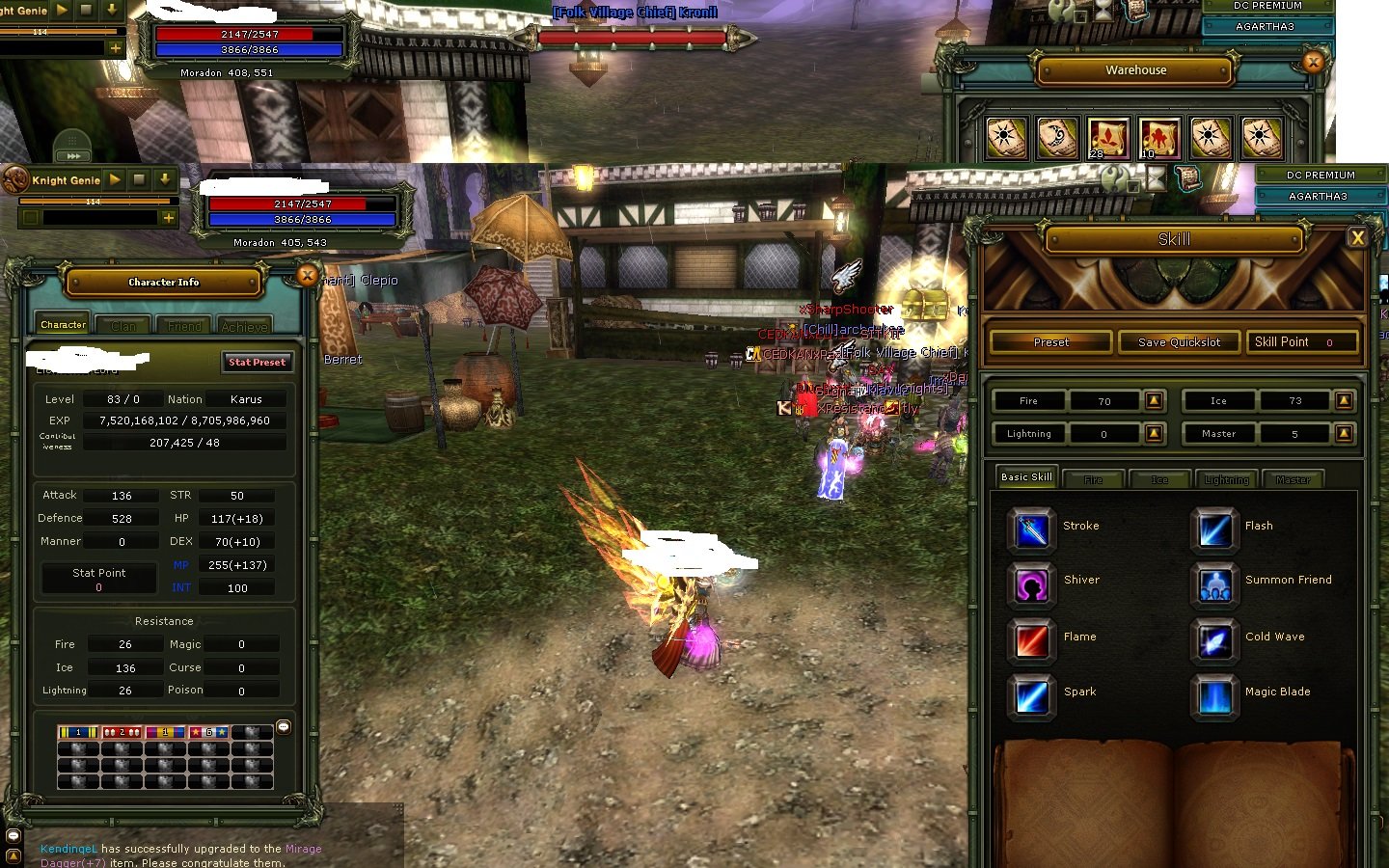Switch to the Clan tab
Screen dimensions: 1389x868
[123, 326]
